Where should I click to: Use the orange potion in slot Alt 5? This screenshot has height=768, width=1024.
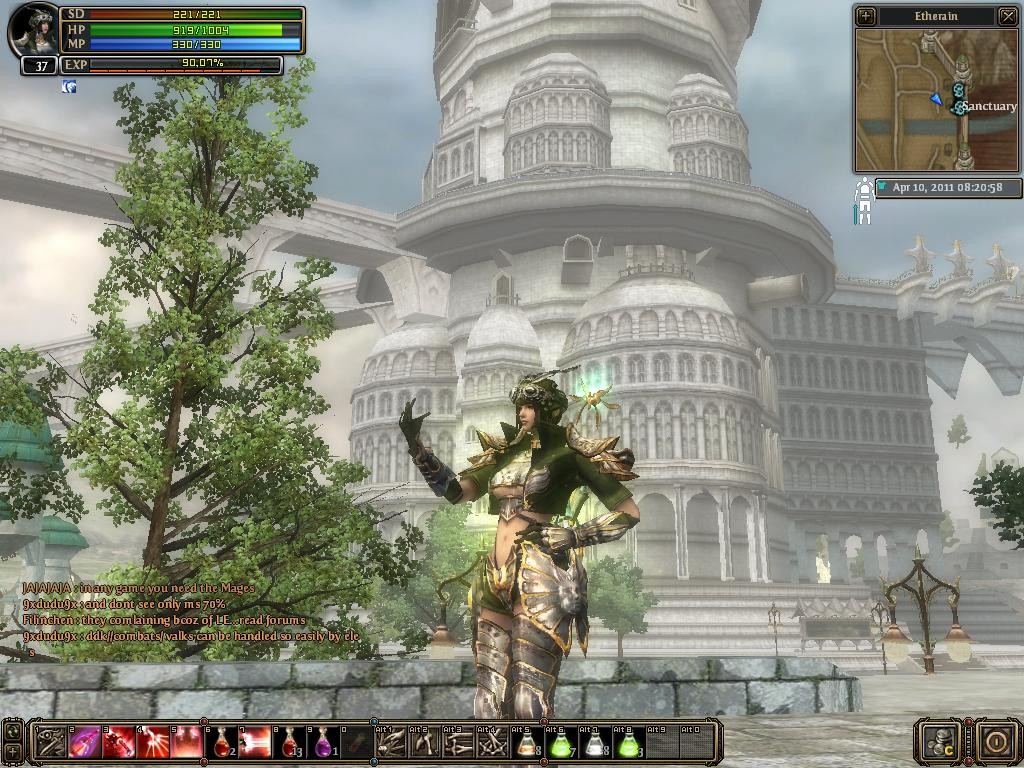(526, 742)
